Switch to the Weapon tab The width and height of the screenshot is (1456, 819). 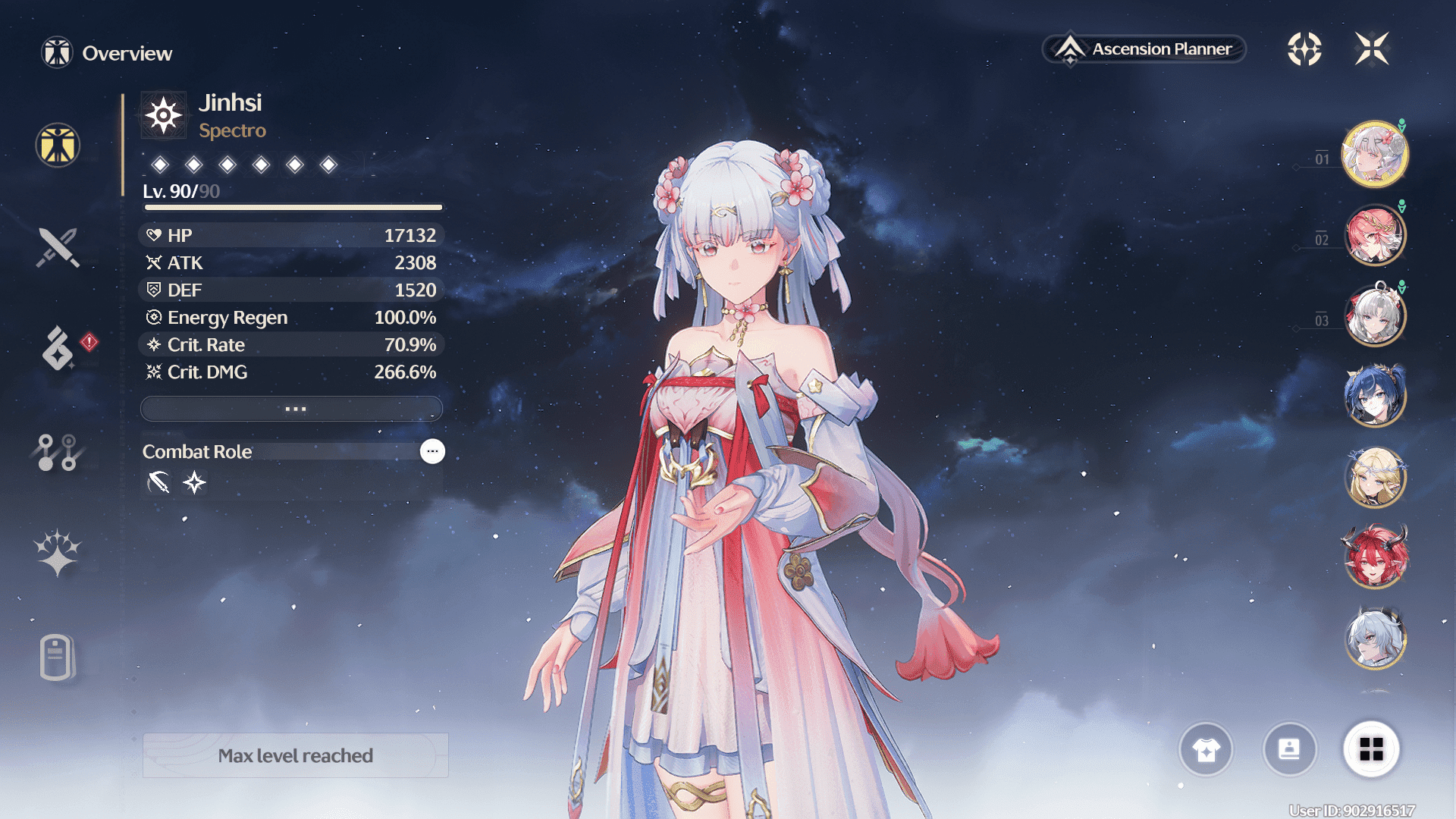(x=58, y=247)
